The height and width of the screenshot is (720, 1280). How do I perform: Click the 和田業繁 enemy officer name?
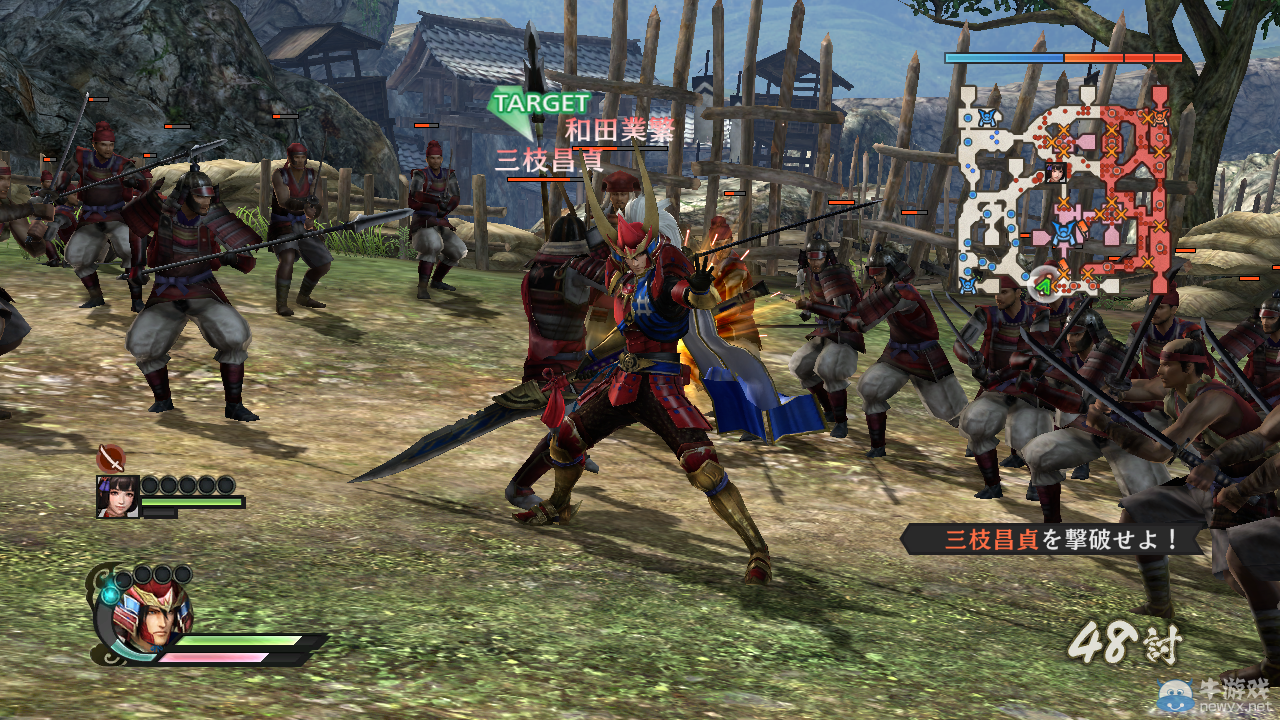(x=619, y=130)
